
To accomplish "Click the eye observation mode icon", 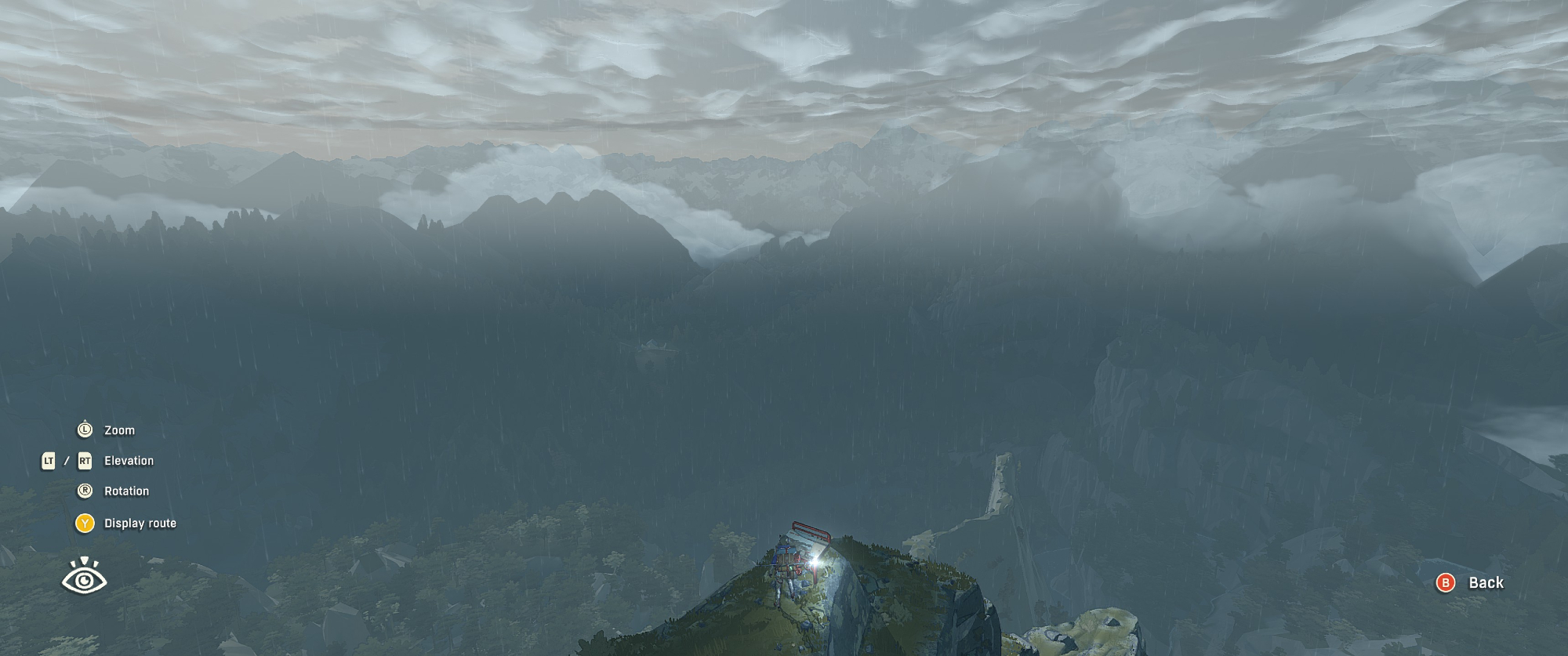I will tap(84, 577).
